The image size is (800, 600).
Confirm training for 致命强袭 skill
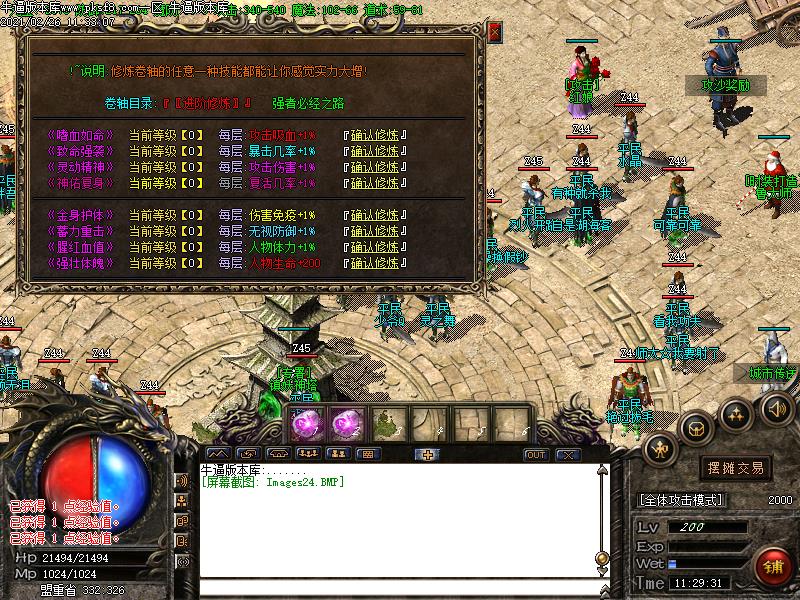[x=374, y=151]
